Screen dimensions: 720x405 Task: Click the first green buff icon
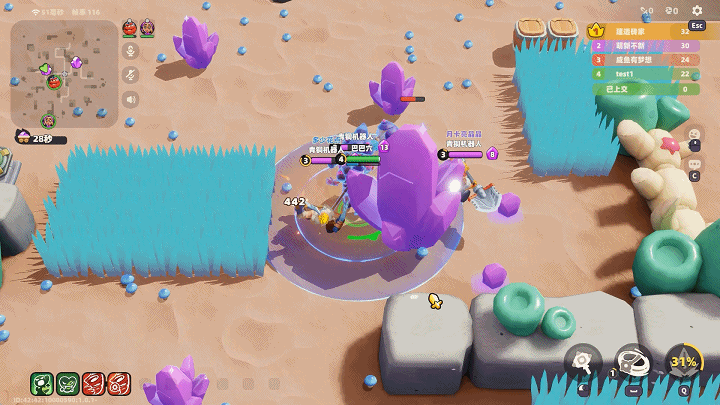[42, 383]
